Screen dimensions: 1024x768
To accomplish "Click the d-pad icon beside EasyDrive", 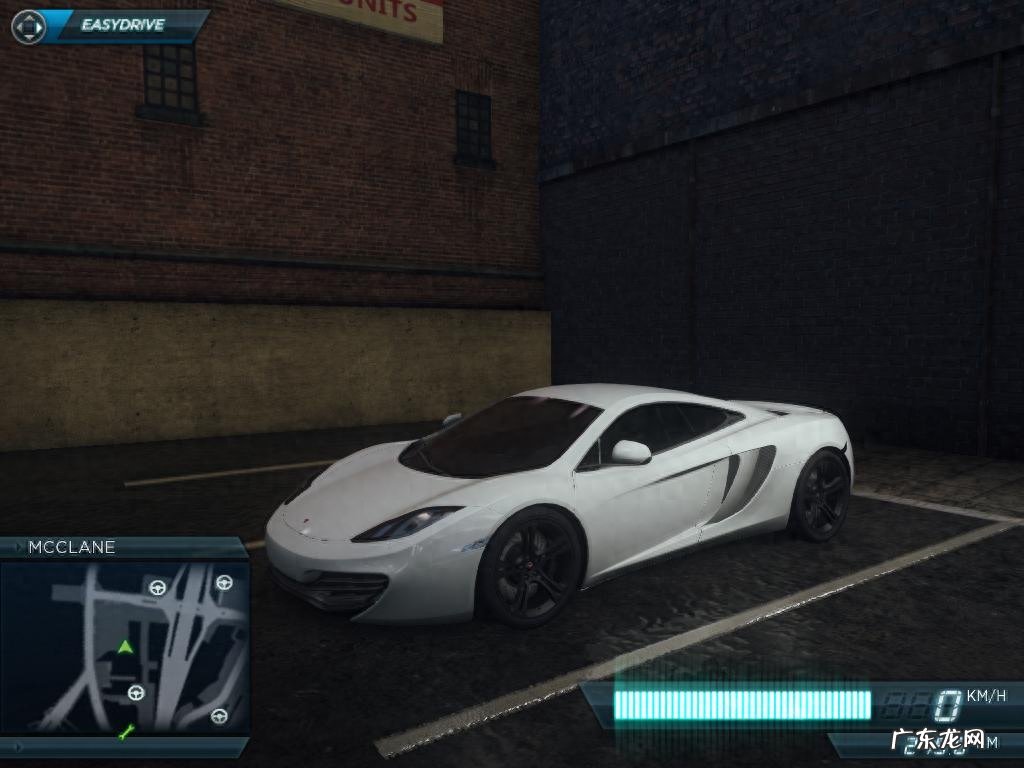I will coord(28,26).
